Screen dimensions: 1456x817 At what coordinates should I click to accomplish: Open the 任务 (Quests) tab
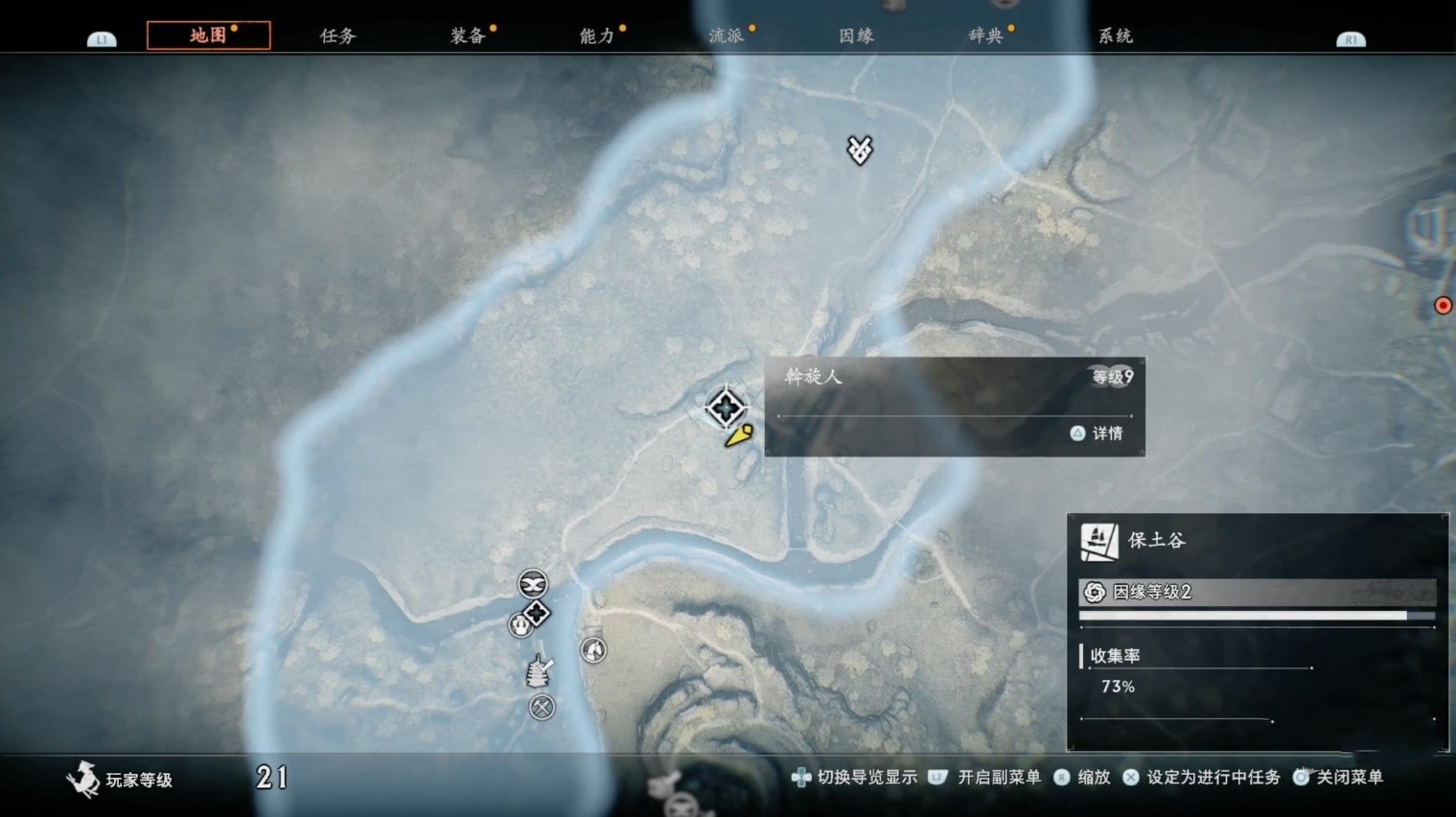click(x=337, y=35)
